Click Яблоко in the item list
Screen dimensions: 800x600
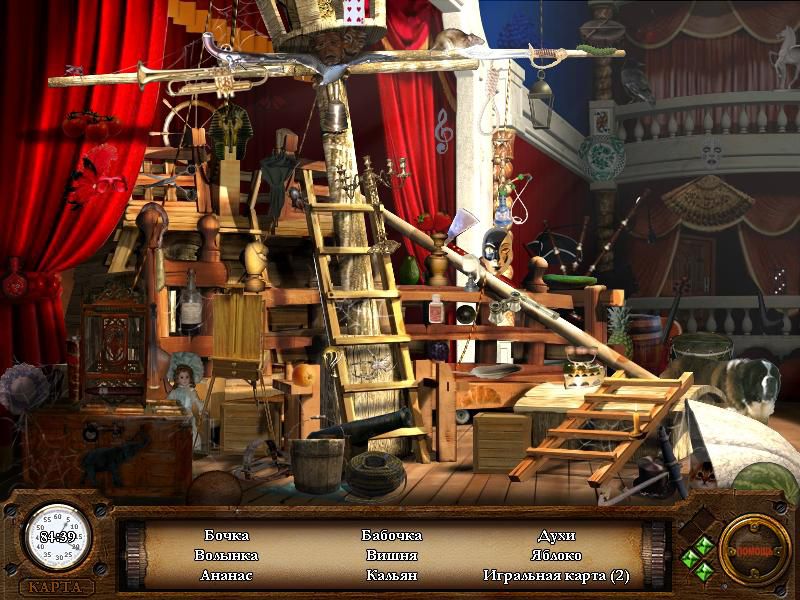point(556,555)
